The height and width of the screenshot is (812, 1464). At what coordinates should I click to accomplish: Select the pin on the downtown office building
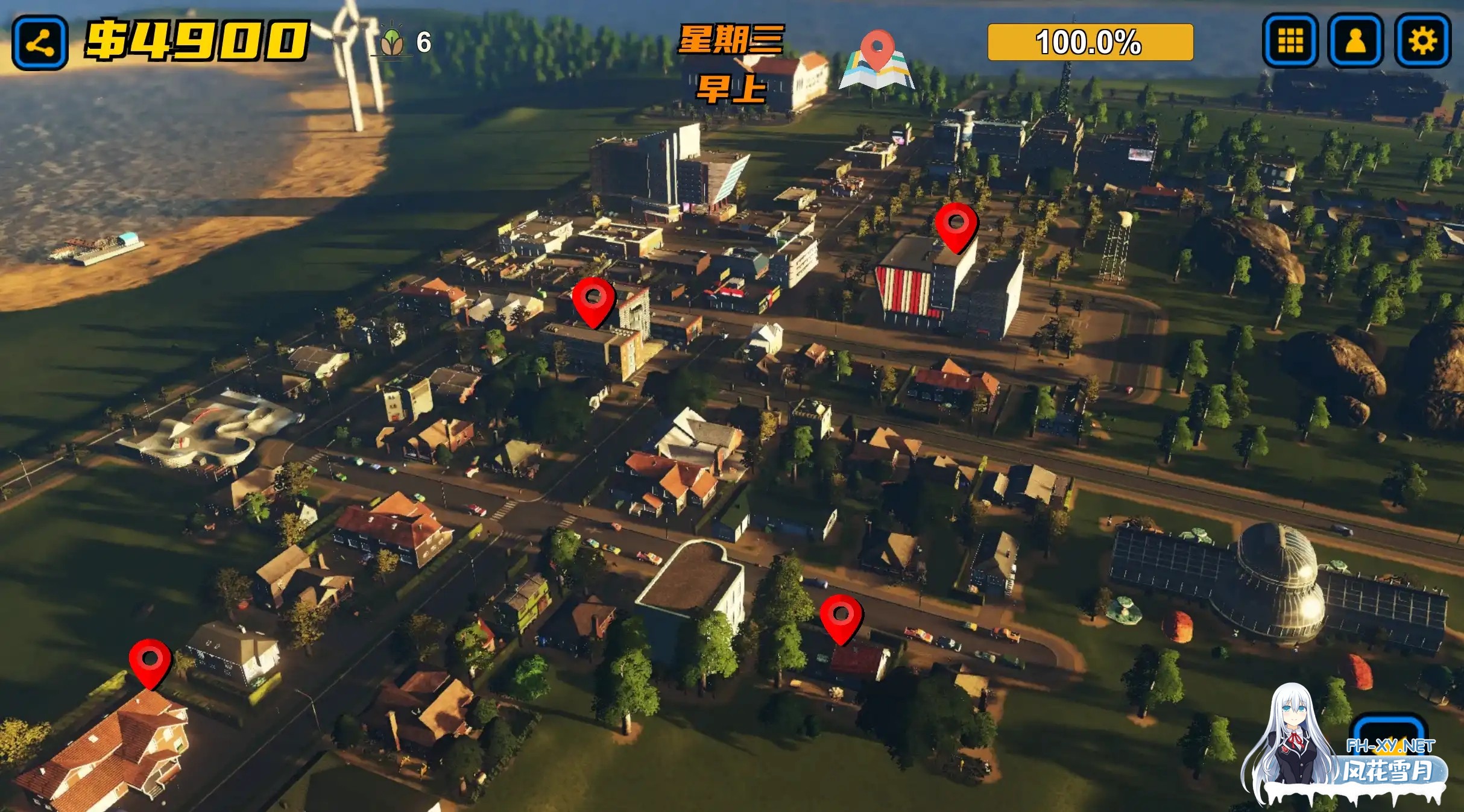point(593,300)
